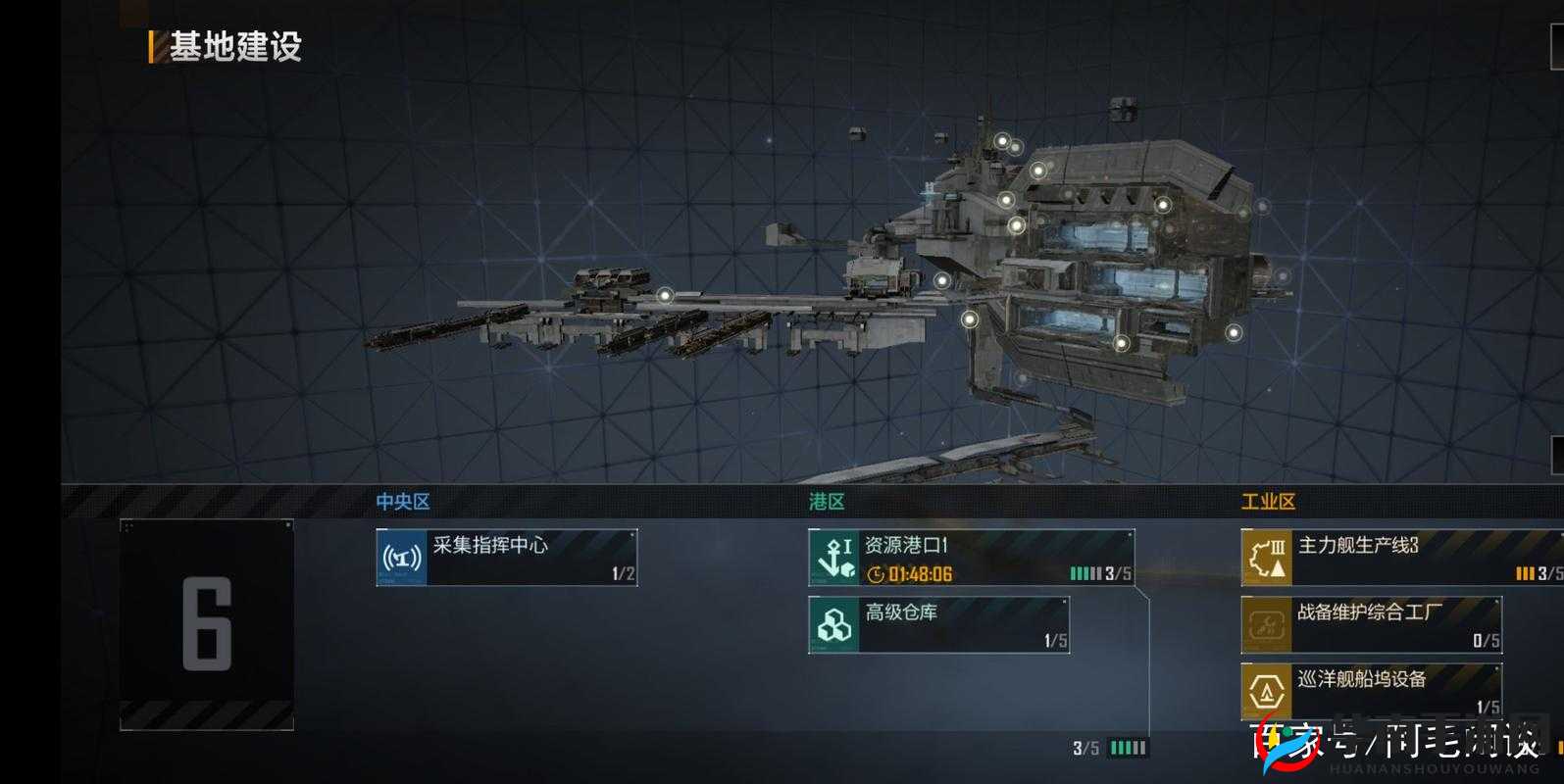This screenshot has height=784, width=1564.
Task: Select the gear III icon on 主力舰生产线3
Action: coord(1266,555)
